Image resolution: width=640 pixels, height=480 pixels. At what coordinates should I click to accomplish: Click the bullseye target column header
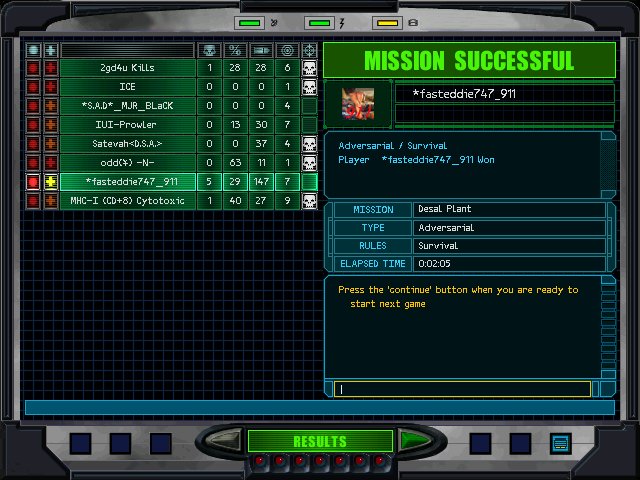click(x=287, y=50)
